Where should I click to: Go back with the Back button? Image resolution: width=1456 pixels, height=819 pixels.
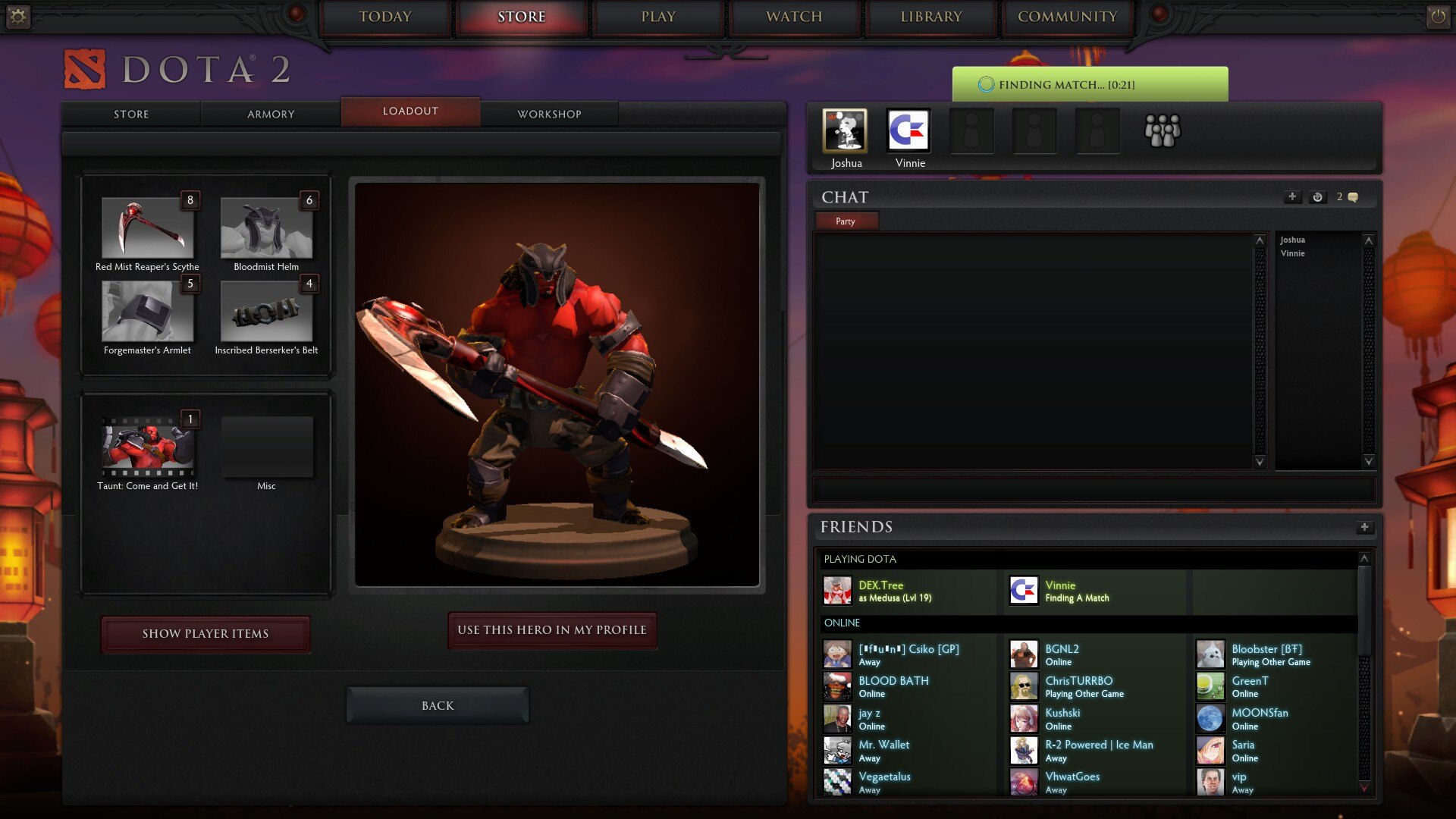[438, 705]
